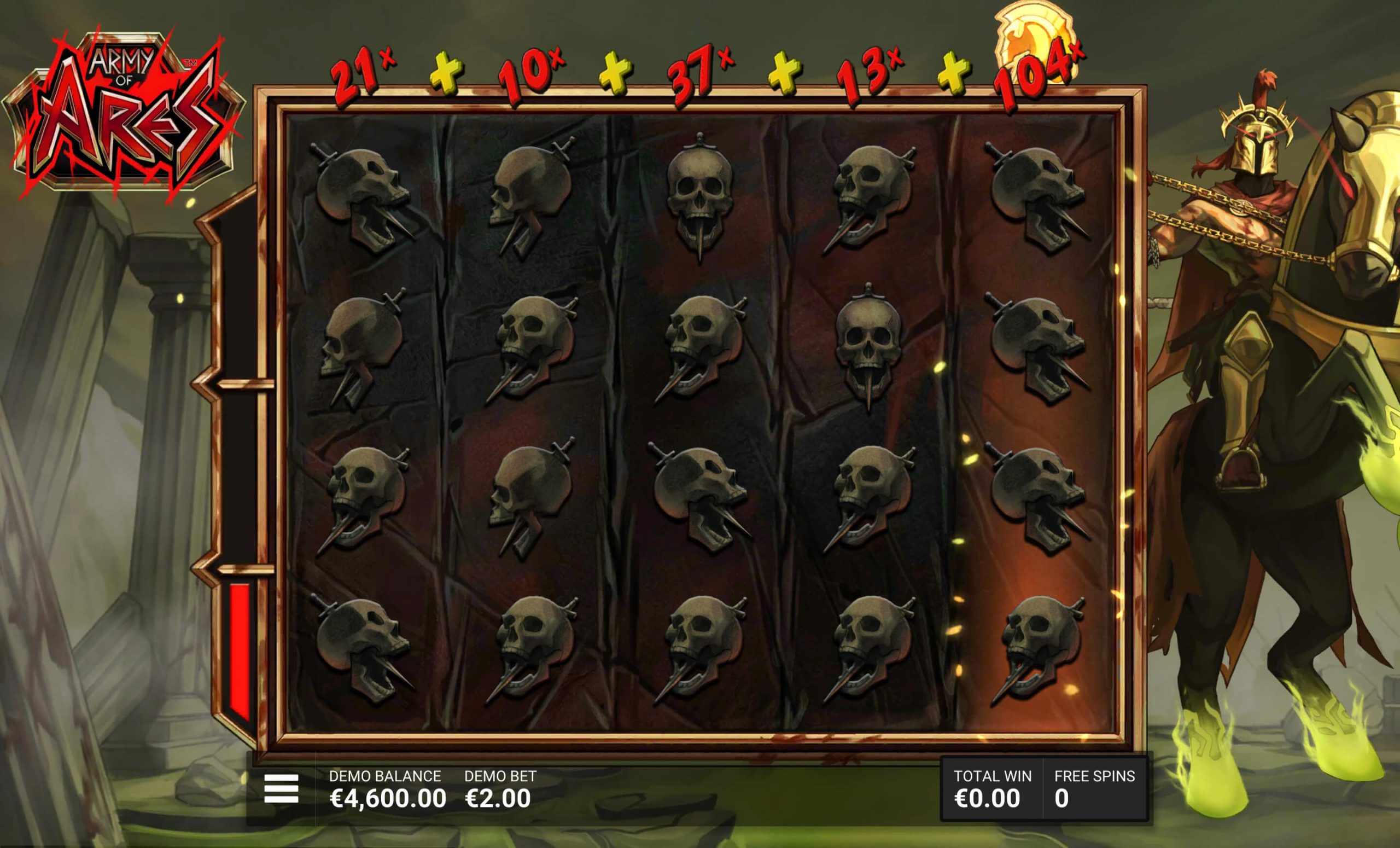
Task: Click the 10x multiplier above reel two
Action: (x=531, y=71)
